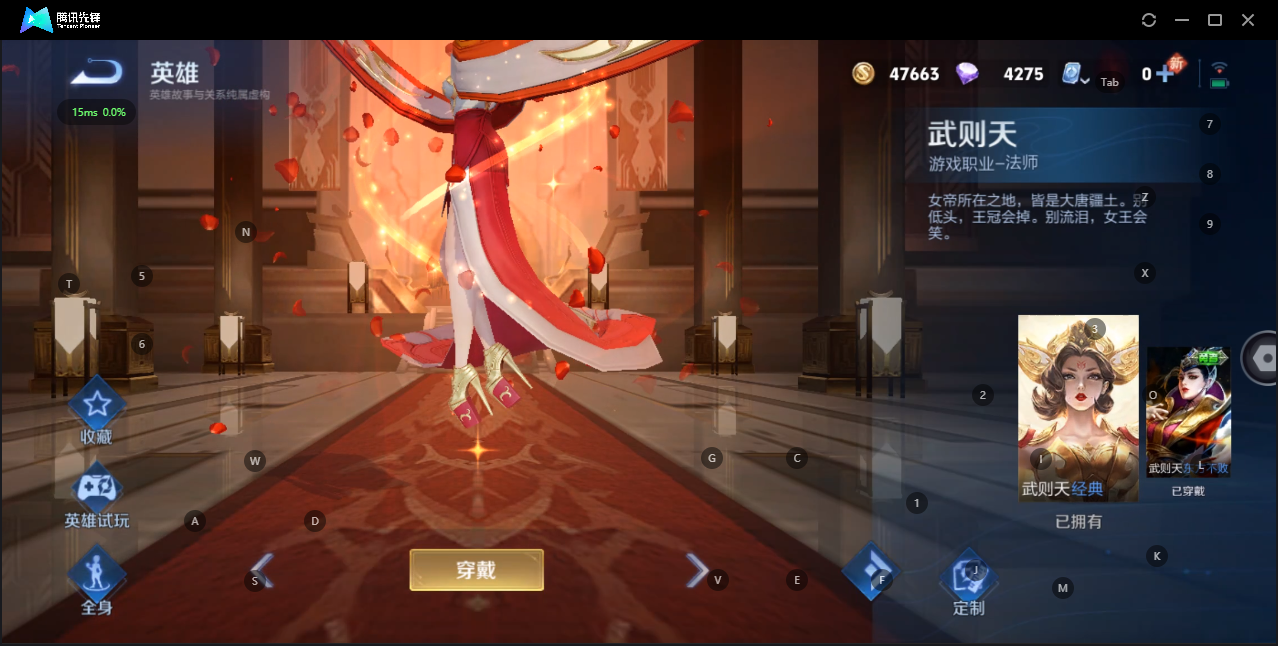Expand the emulator side panel handle

pos(1262,358)
